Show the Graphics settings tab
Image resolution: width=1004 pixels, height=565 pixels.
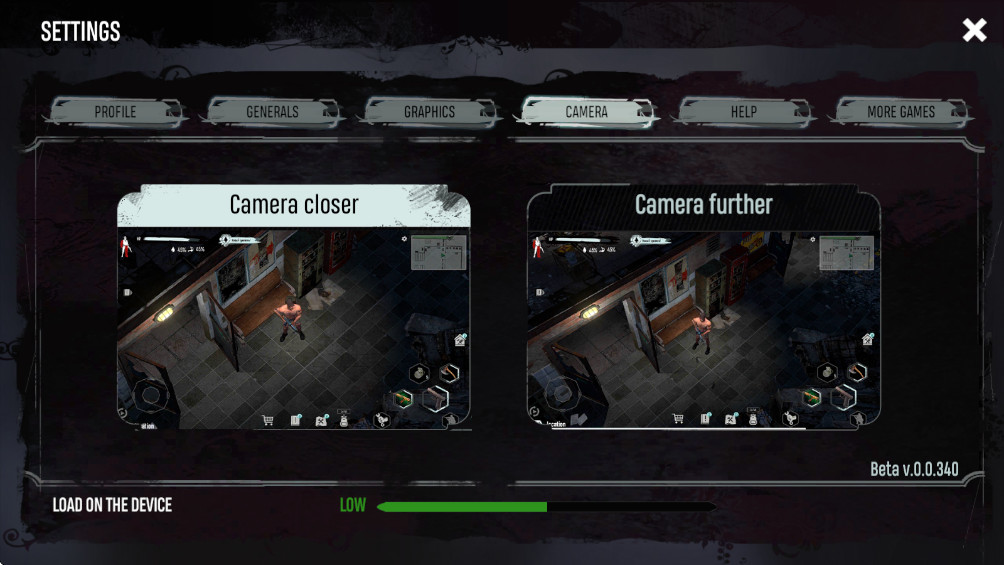429,112
